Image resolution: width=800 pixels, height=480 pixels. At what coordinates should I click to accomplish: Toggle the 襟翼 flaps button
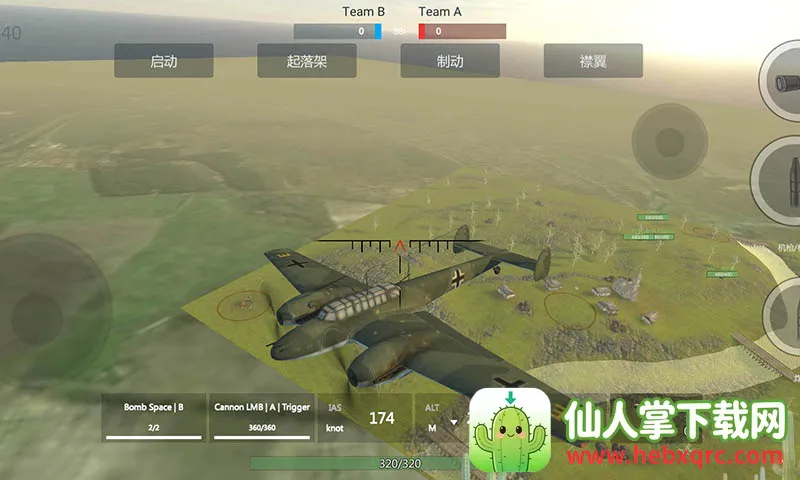(x=593, y=61)
